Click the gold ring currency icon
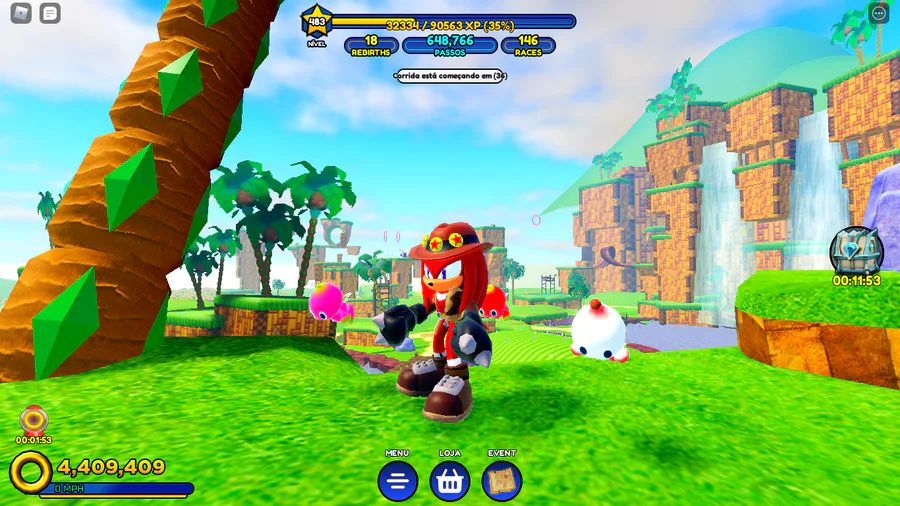 [31, 471]
